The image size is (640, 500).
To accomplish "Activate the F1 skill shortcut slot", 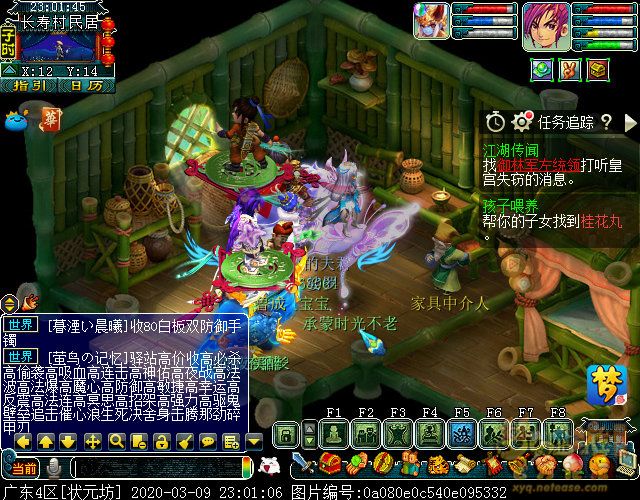I will tap(335, 433).
